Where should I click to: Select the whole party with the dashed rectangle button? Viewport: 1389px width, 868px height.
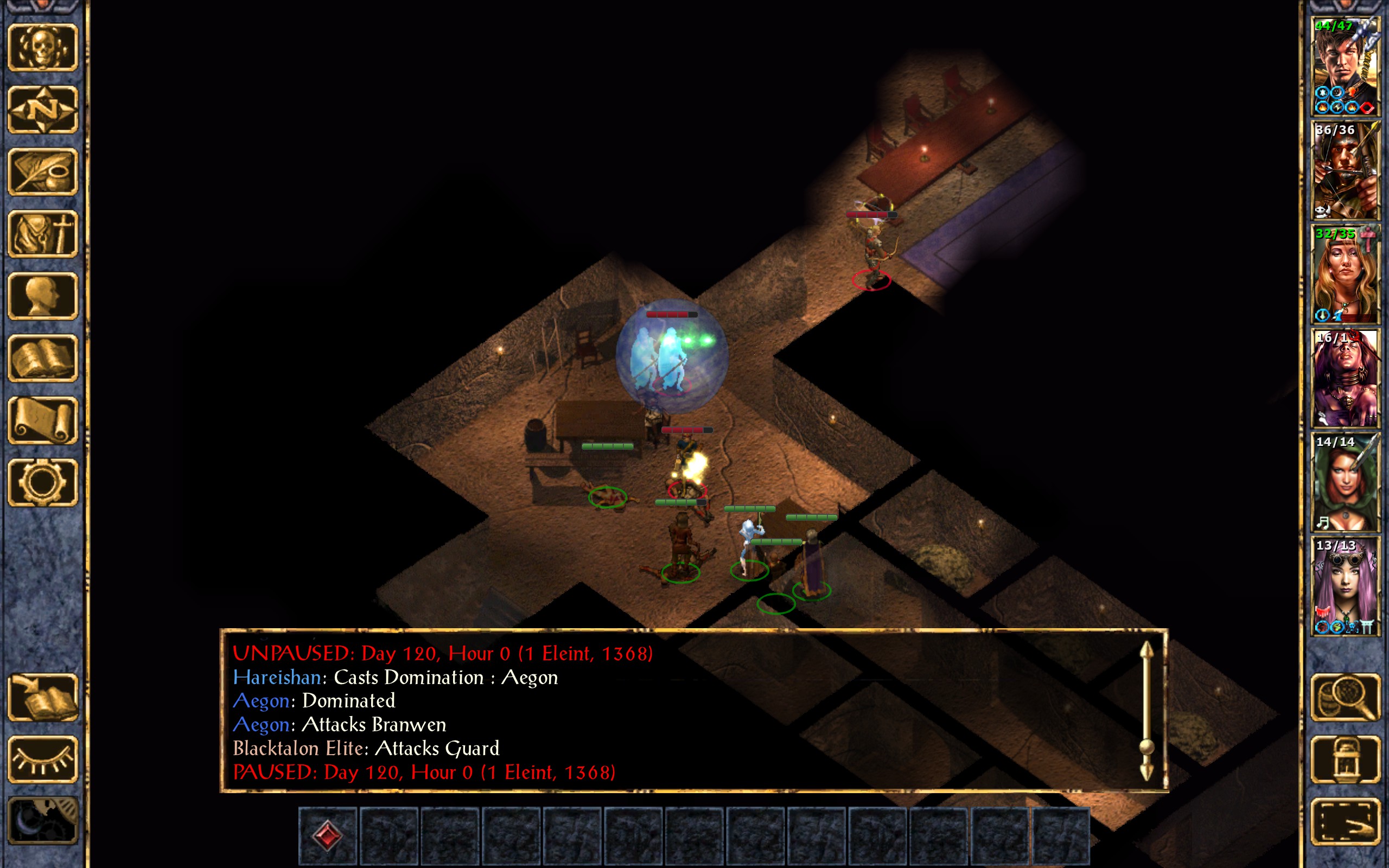click(x=1345, y=821)
